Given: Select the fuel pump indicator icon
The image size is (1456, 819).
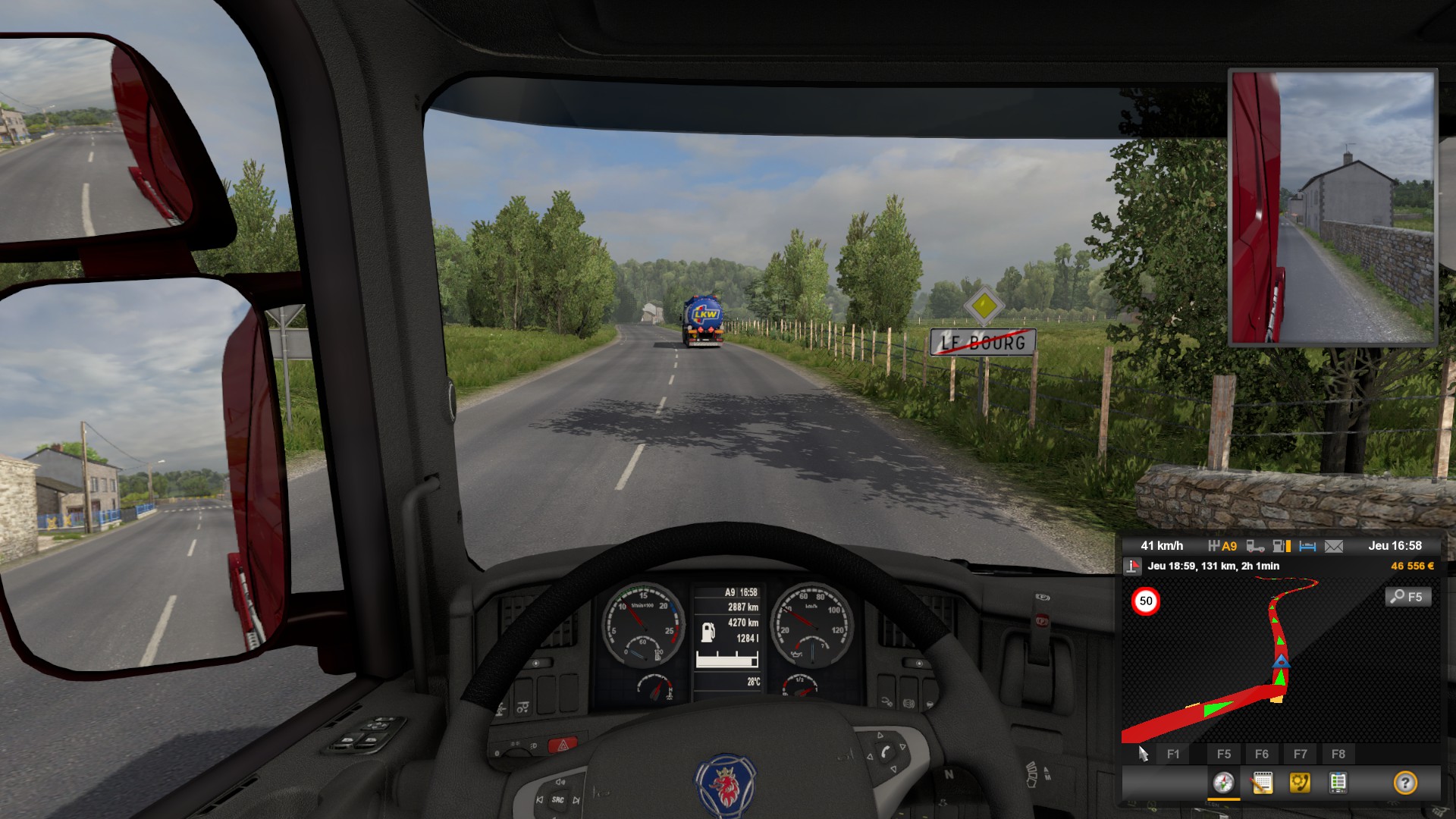Looking at the screenshot, I should [1282, 546].
